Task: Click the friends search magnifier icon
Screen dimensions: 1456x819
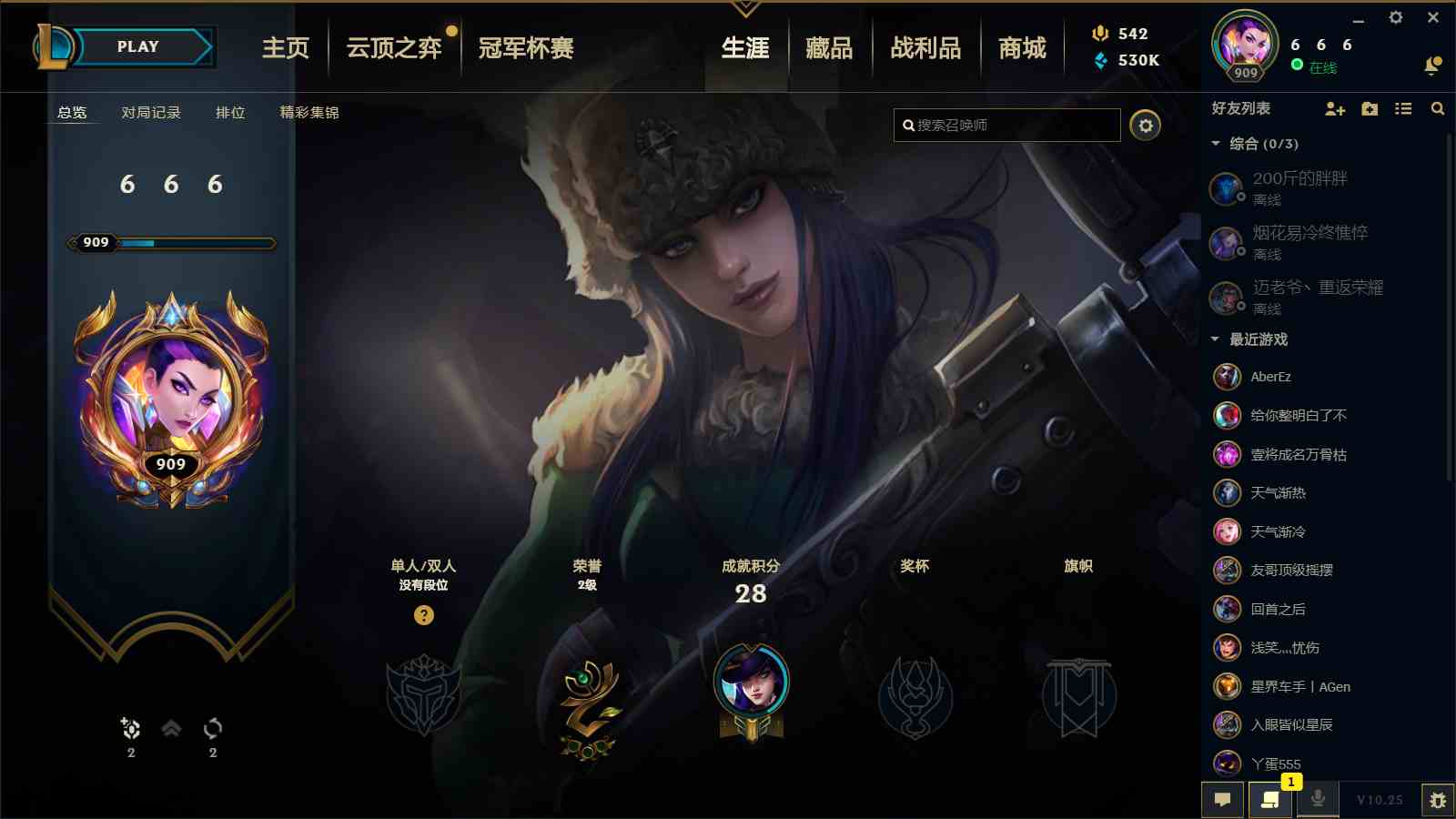Action: [1438, 109]
